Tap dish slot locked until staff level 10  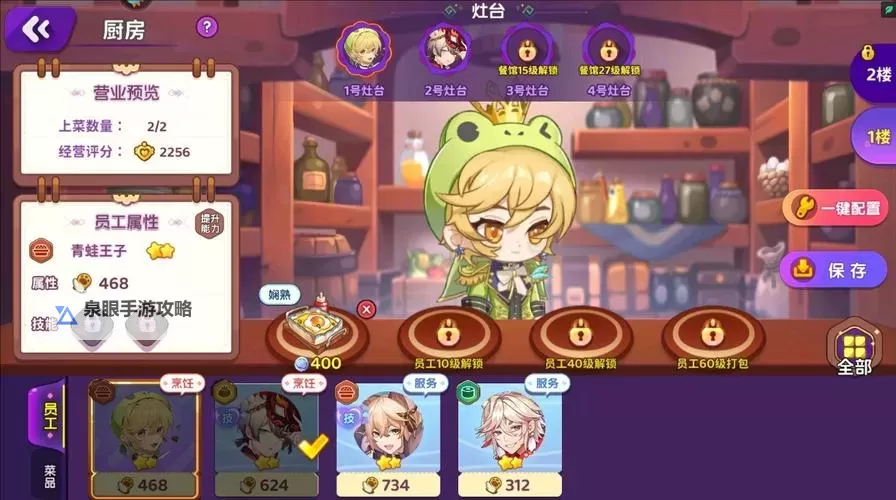[447, 333]
